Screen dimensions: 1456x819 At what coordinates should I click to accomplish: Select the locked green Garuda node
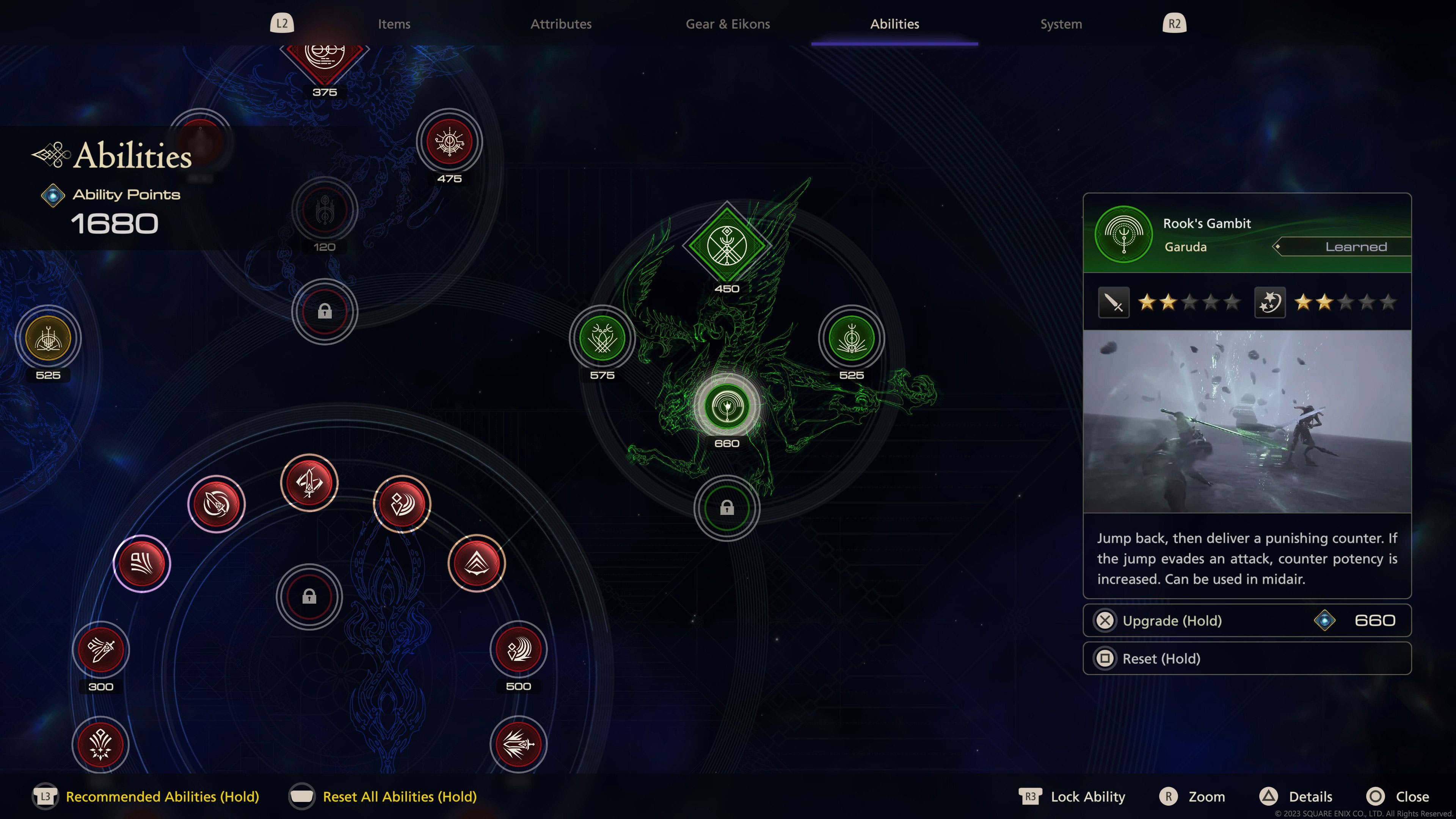(x=727, y=508)
